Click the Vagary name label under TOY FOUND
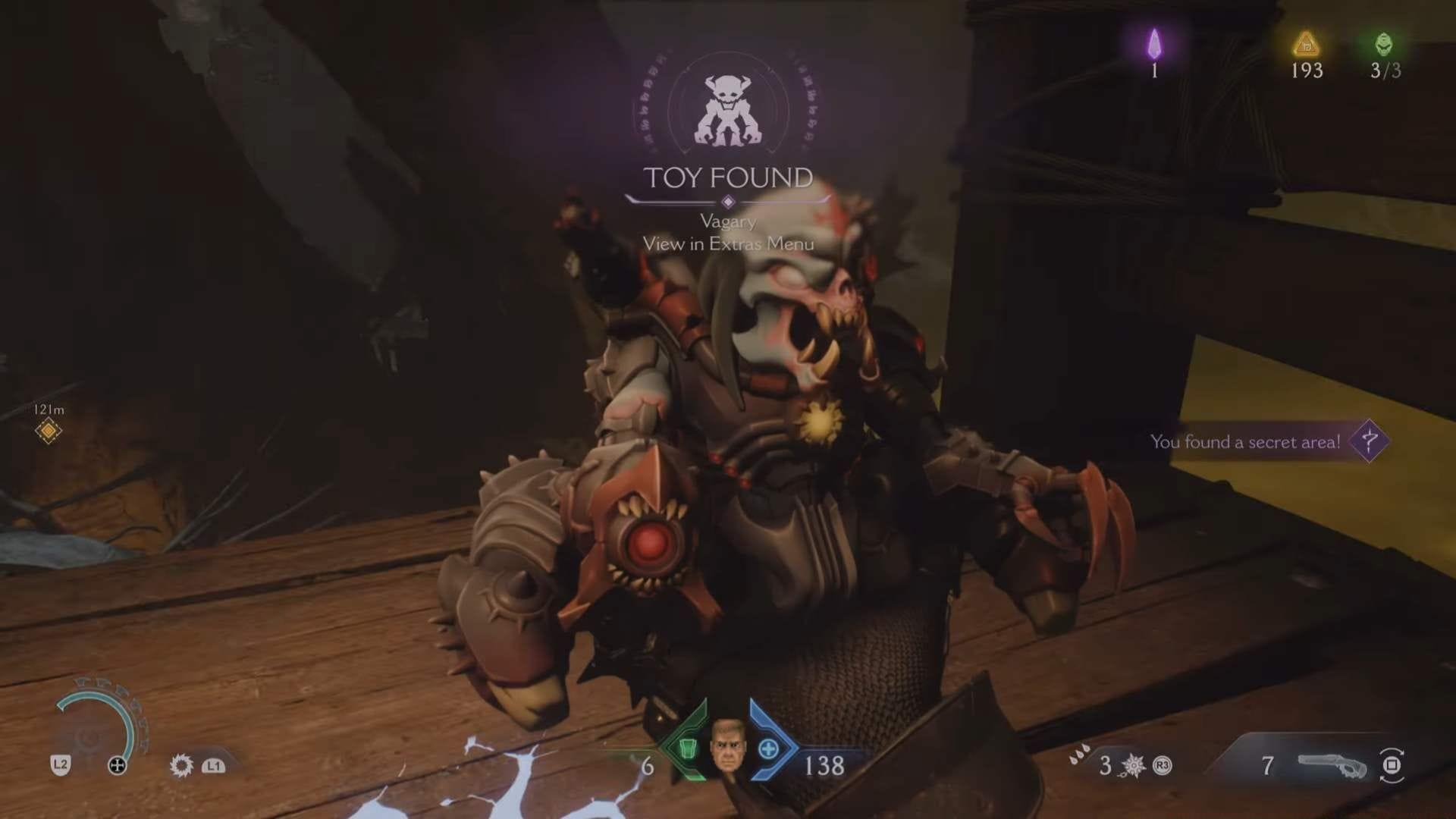The height and width of the screenshot is (819, 1456). pyautogui.click(x=729, y=224)
